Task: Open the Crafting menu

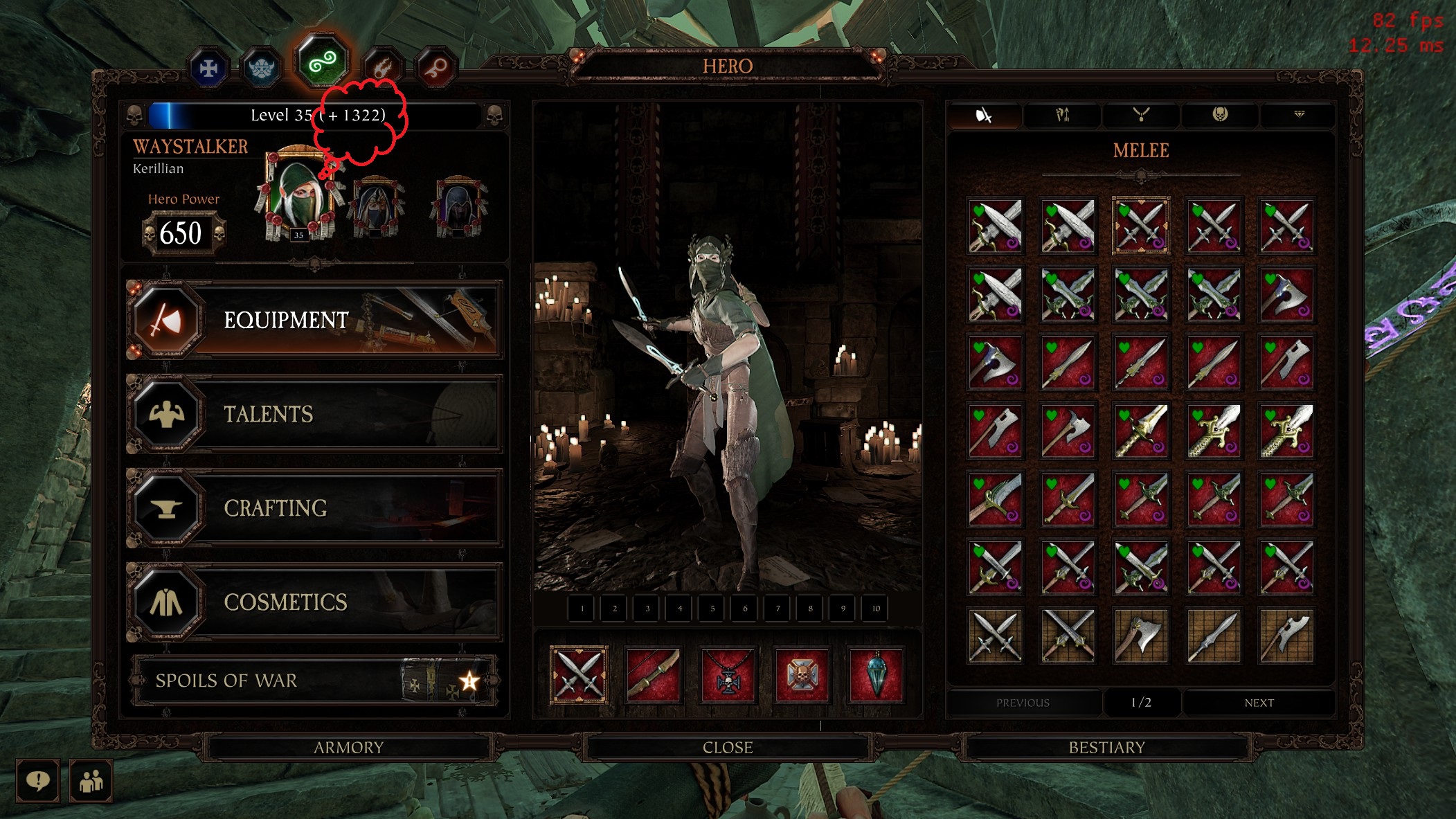Action: click(315, 508)
